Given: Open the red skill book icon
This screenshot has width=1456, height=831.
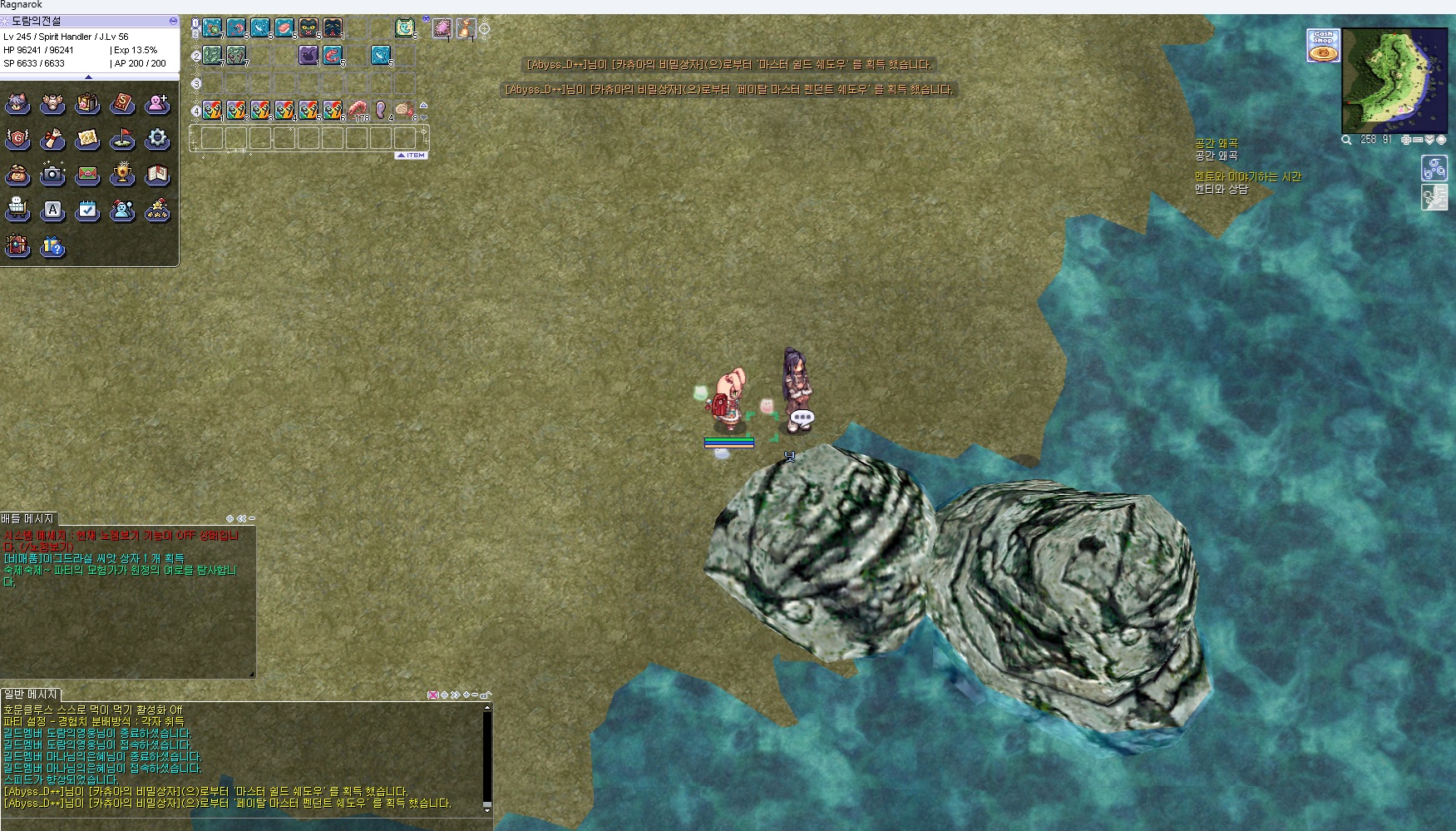Looking at the screenshot, I should (122, 104).
